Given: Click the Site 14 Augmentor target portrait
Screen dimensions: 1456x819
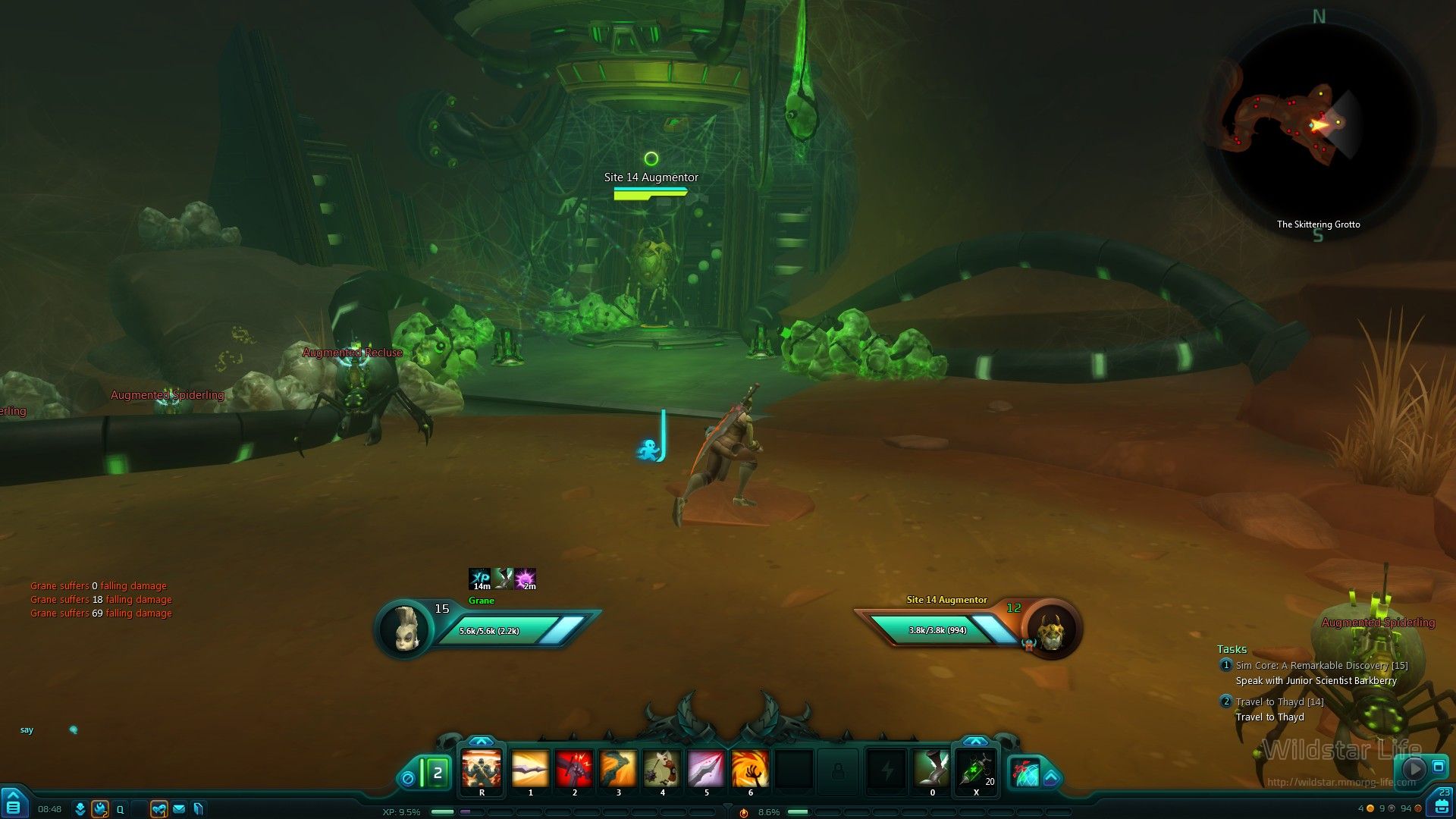Looking at the screenshot, I should [x=1051, y=630].
